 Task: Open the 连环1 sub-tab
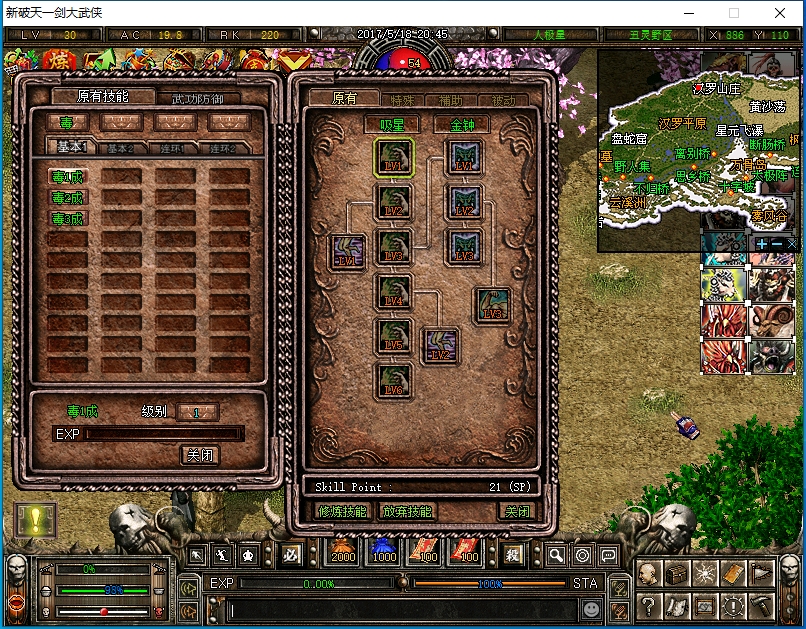click(175, 147)
